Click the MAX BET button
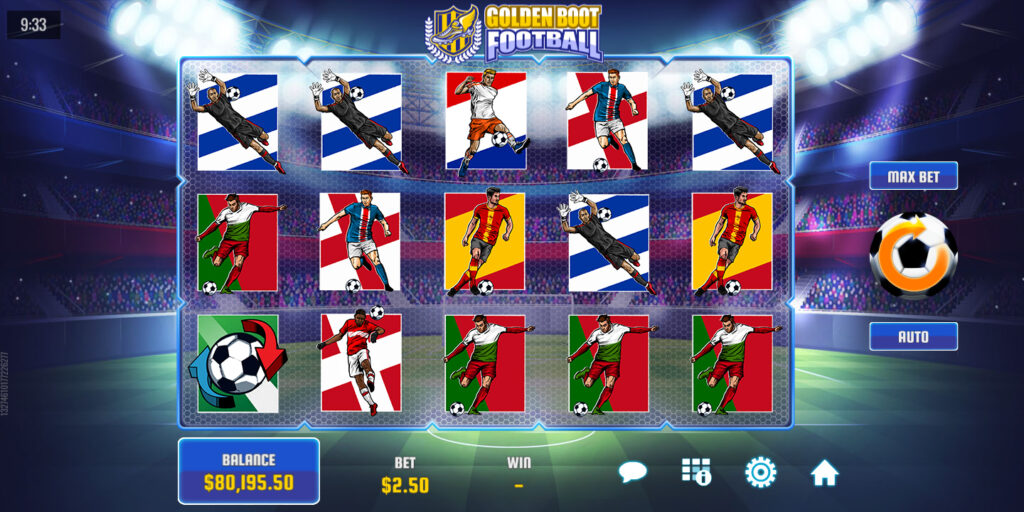 pos(913,176)
